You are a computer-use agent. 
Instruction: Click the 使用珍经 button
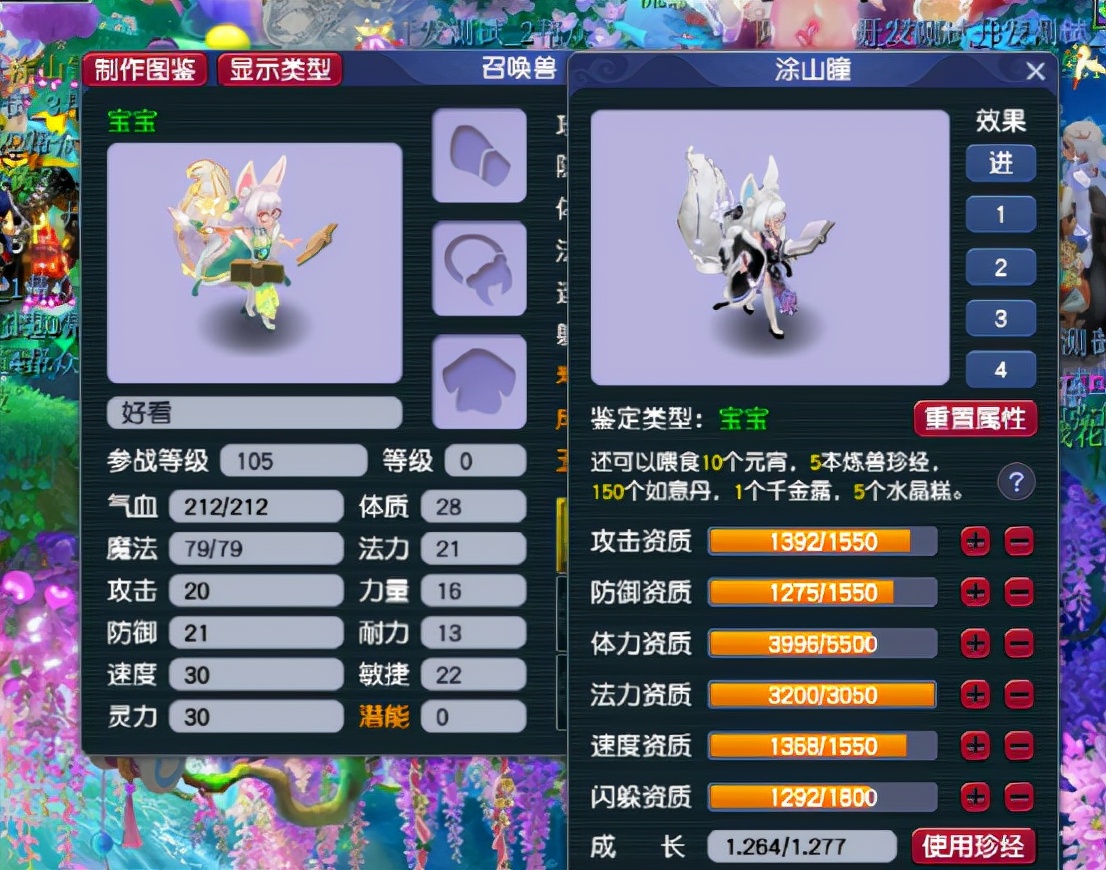[974, 847]
